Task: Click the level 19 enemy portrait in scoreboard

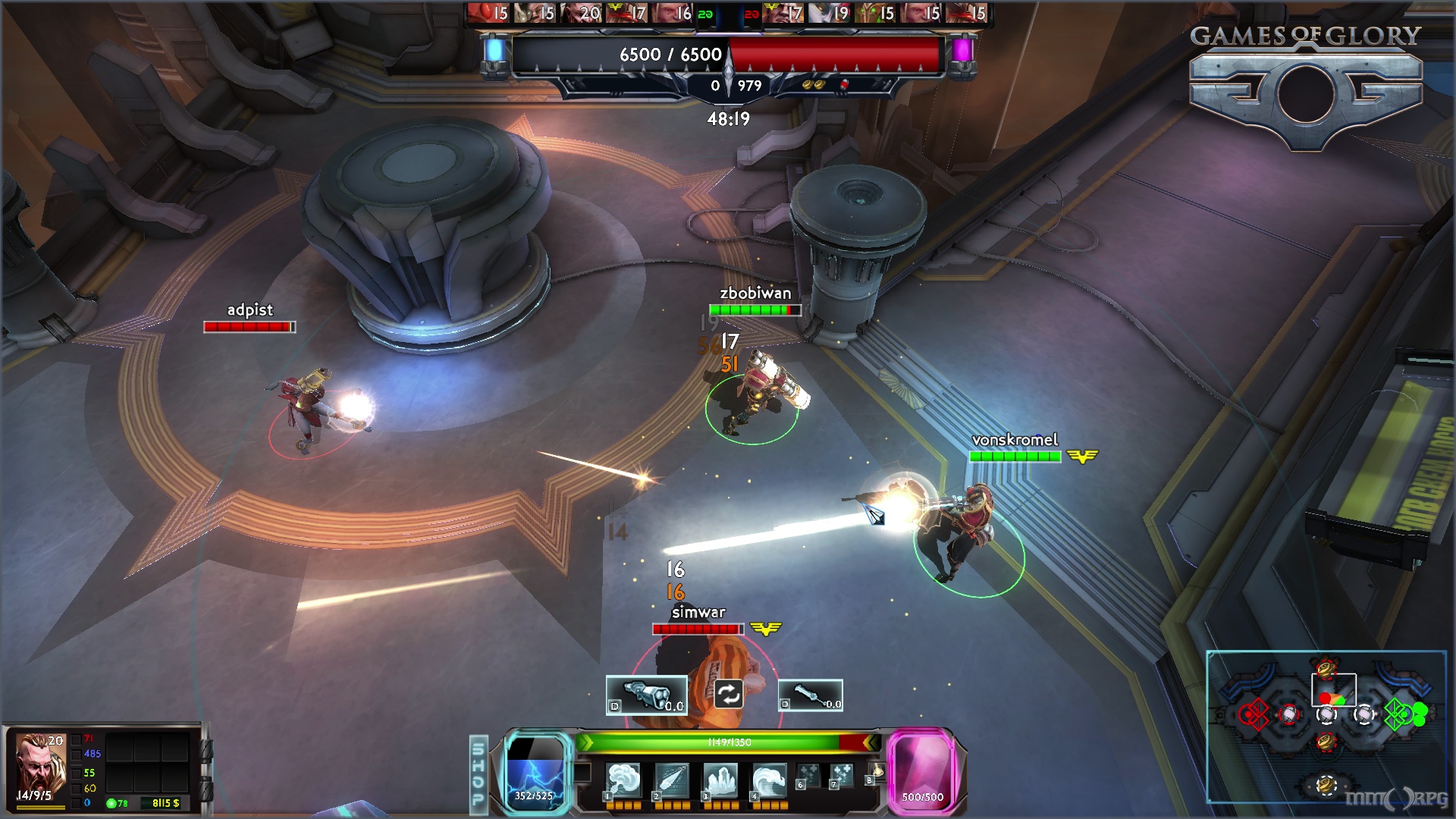Action: coord(829,13)
